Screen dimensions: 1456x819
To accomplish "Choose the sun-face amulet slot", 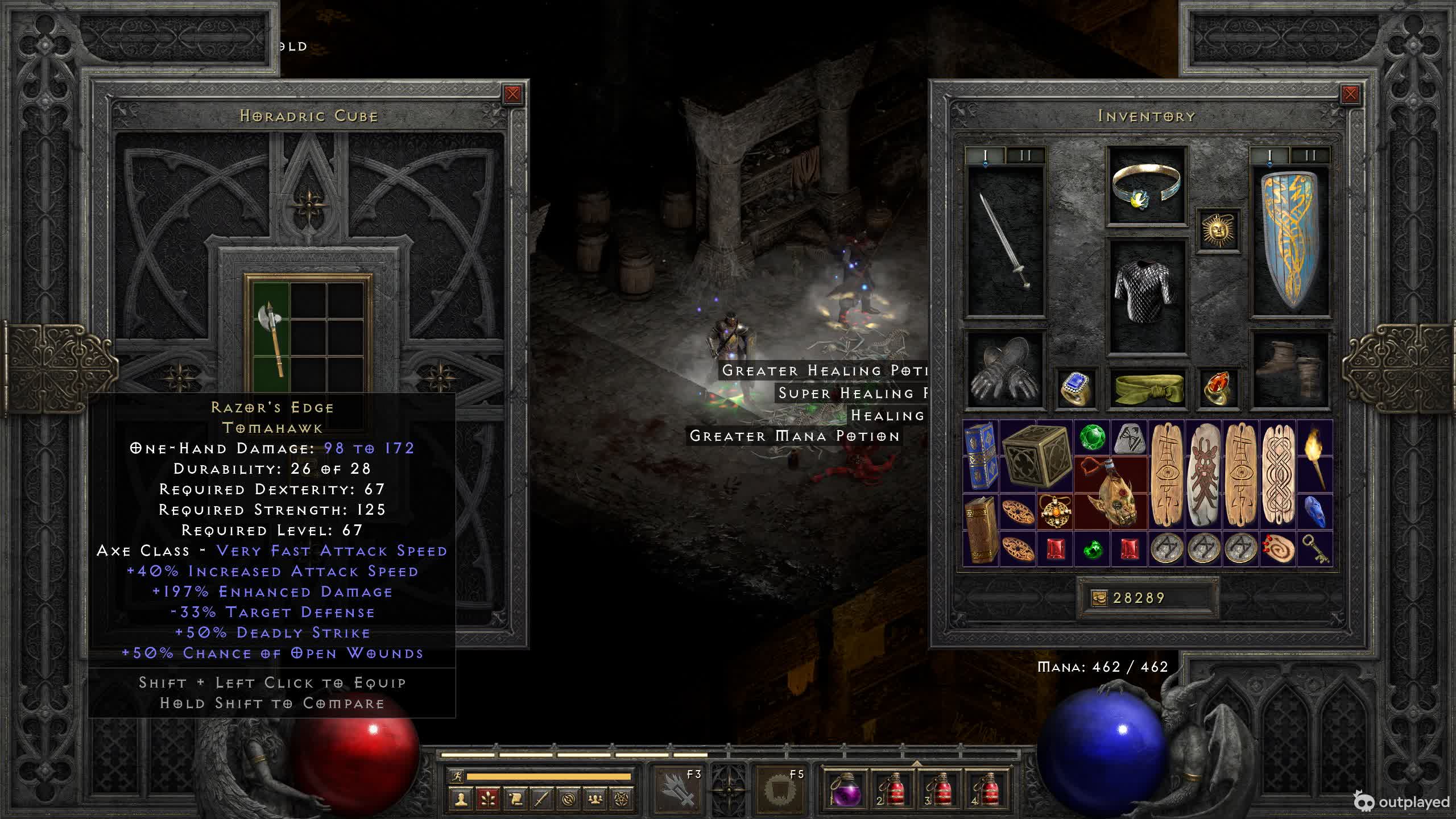I will click(x=1218, y=230).
